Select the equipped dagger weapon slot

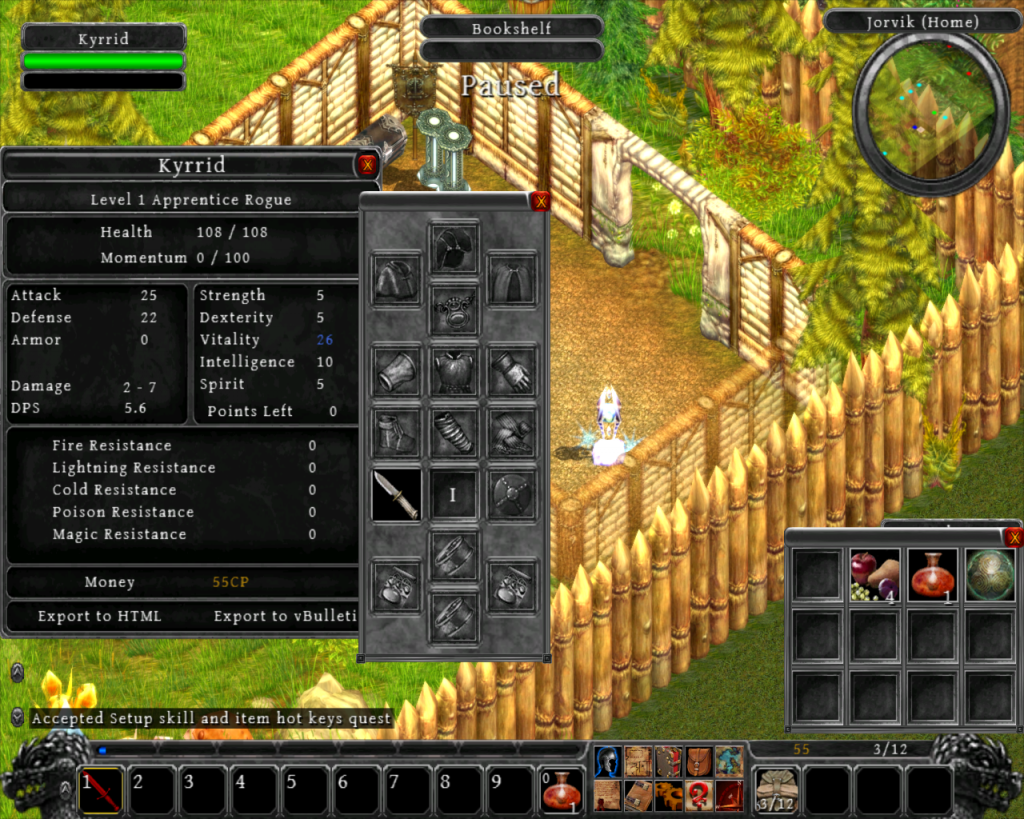tap(396, 496)
